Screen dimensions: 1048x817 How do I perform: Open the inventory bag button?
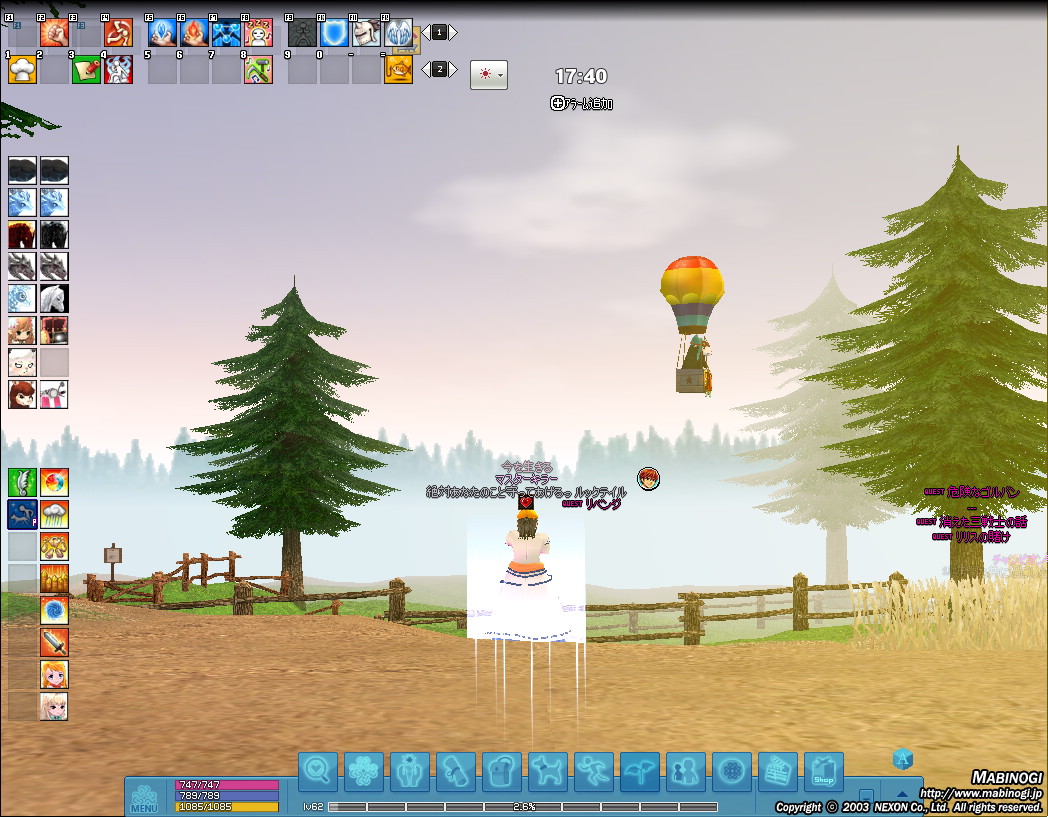501,771
